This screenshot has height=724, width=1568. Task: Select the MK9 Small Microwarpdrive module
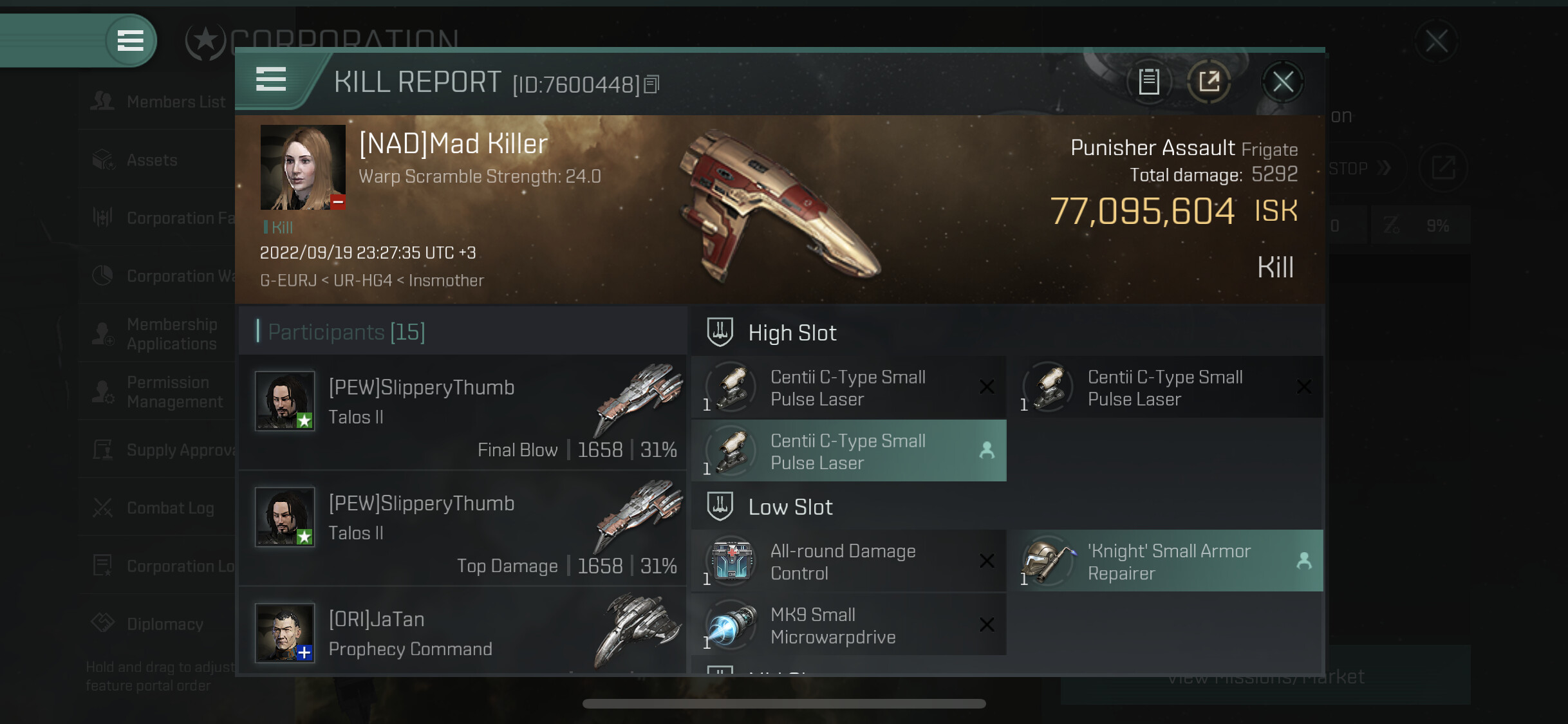click(848, 625)
